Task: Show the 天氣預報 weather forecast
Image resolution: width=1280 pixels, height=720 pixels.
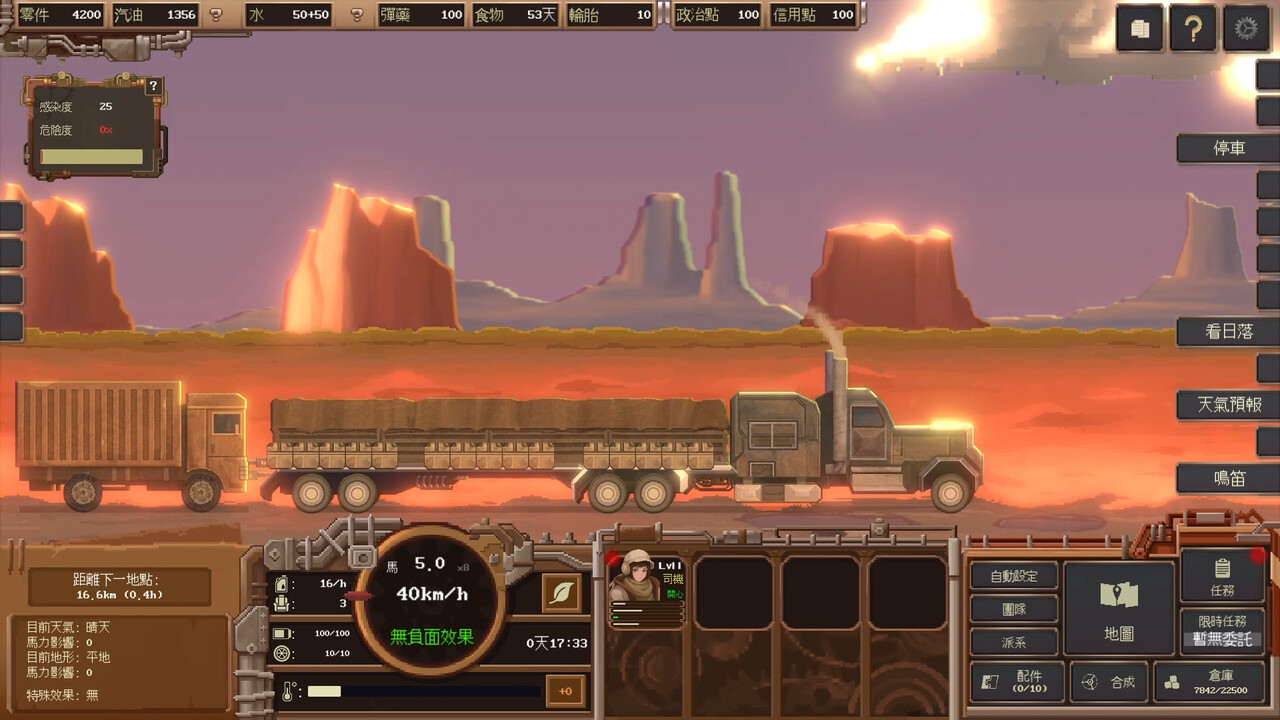Action: [1228, 405]
